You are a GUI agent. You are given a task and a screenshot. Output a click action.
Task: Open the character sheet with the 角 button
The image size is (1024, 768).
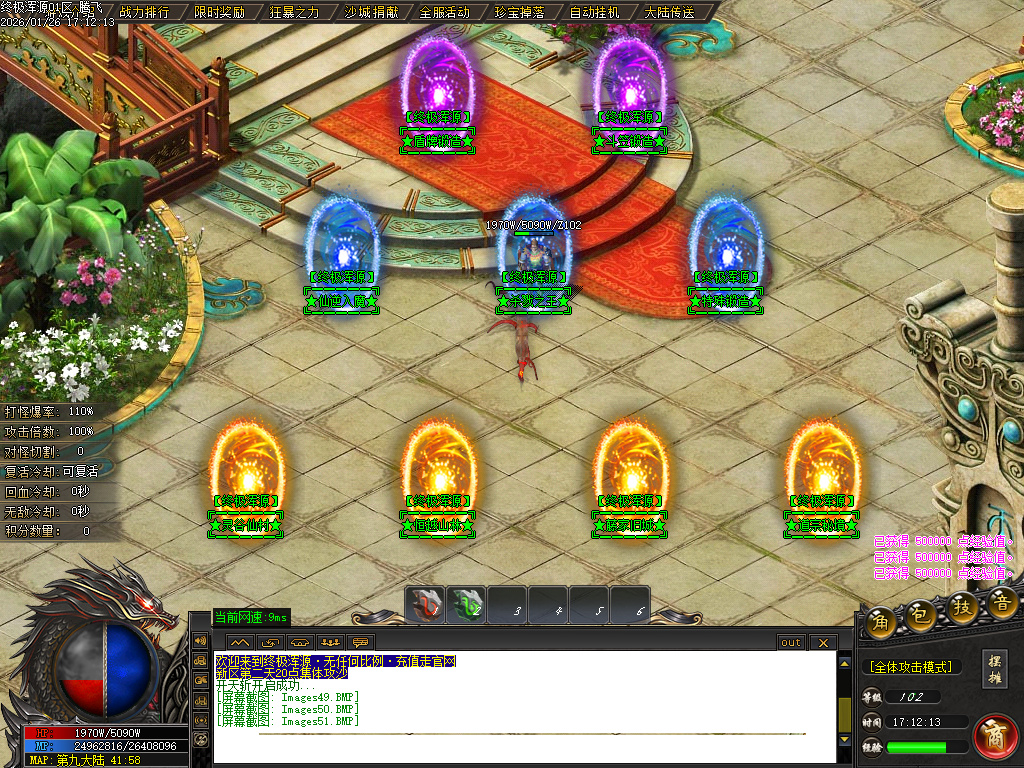pos(882,620)
